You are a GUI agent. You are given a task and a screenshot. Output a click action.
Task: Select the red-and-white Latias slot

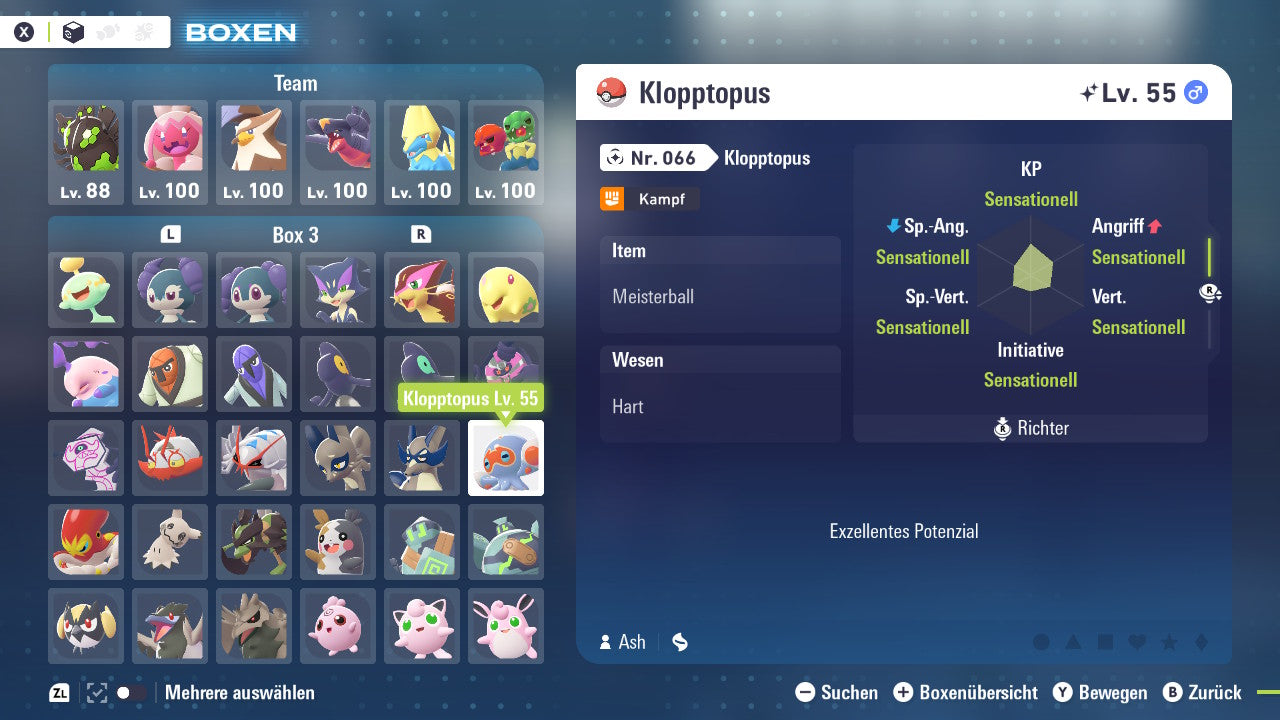[x=170, y=458]
